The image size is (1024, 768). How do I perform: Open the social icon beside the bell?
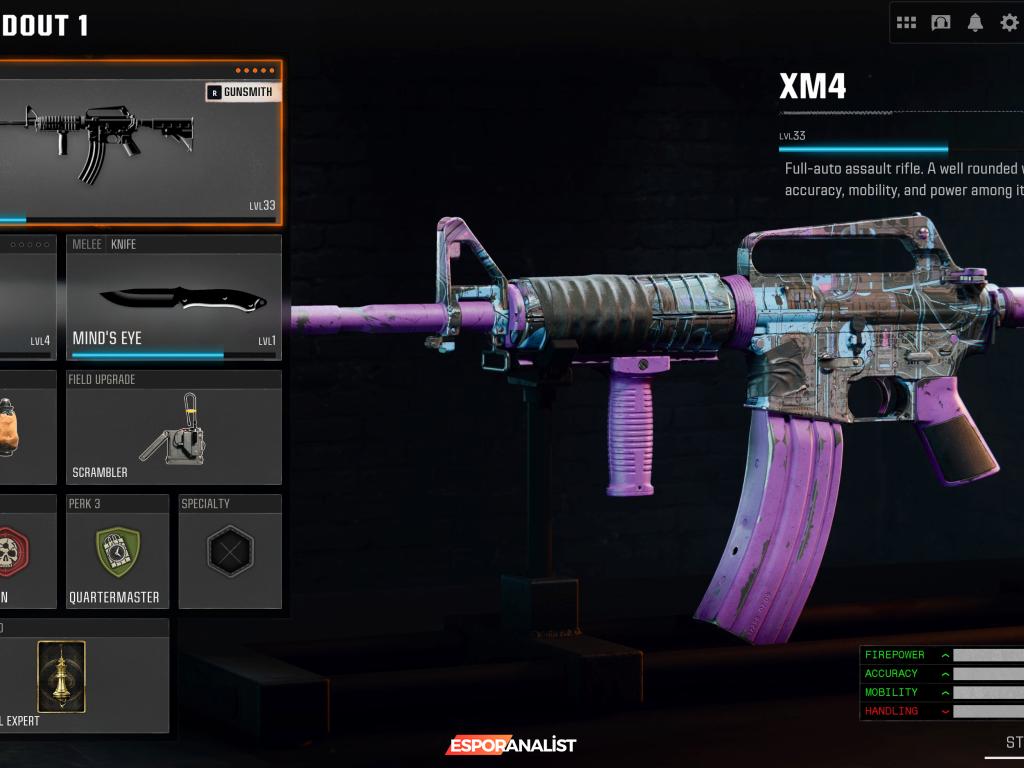click(941, 22)
